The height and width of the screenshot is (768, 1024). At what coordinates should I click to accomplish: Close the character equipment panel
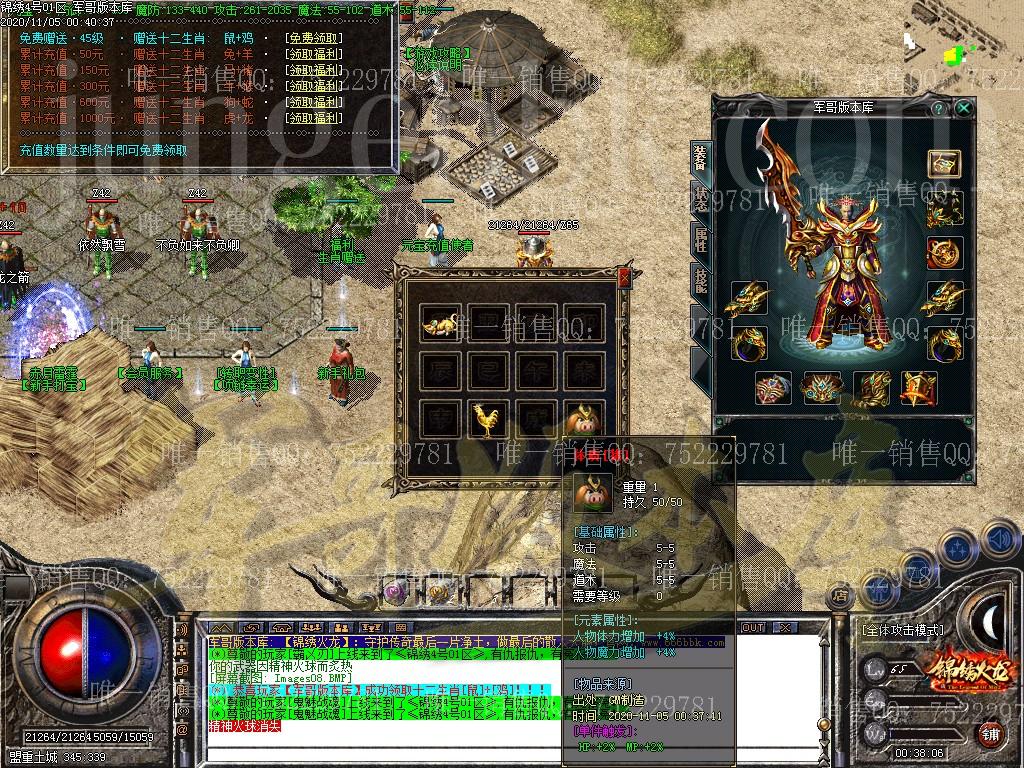[963, 108]
